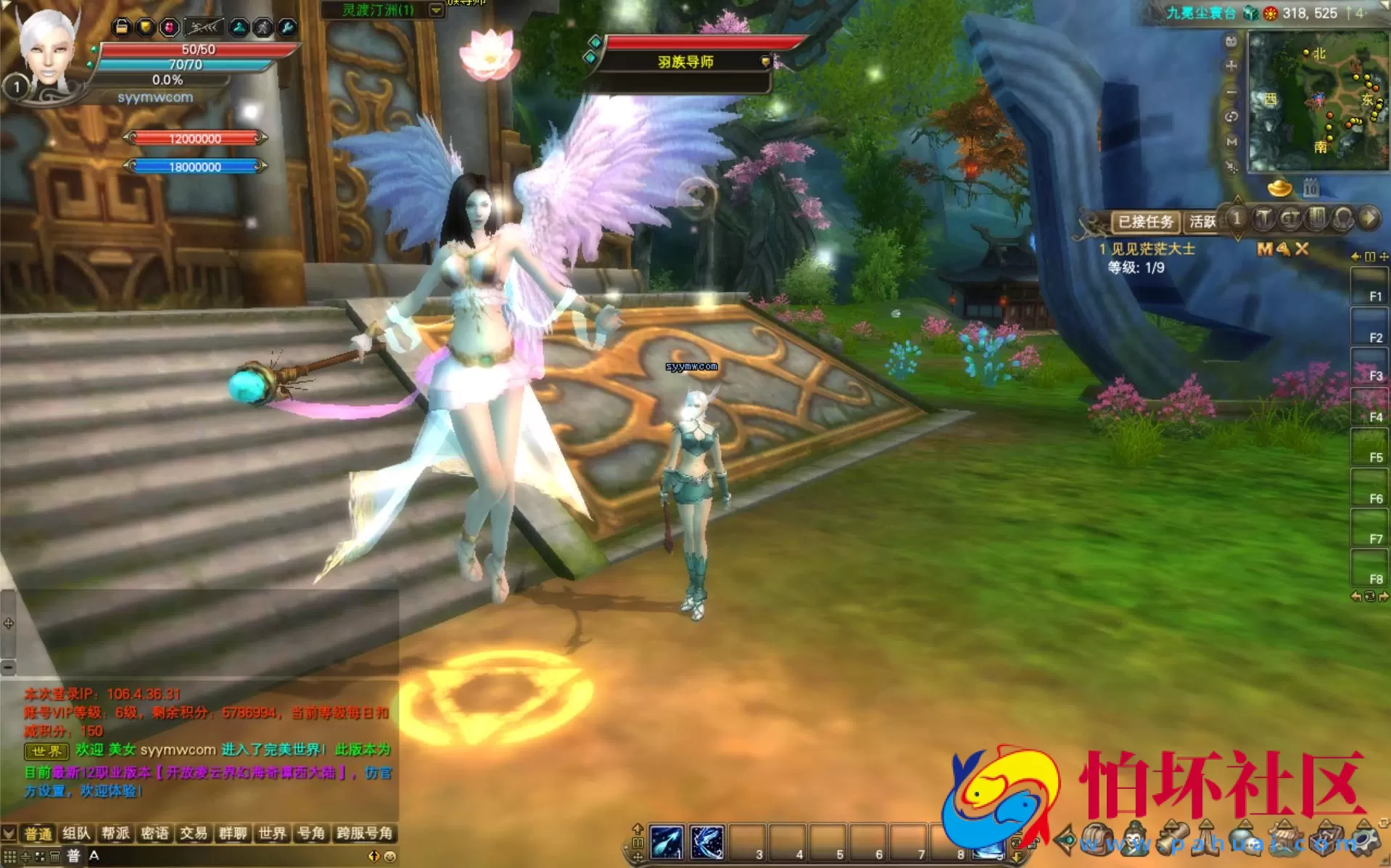Open the backpack inventory icon
The width and height of the screenshot is (1391, 868).
(1097, 840)
